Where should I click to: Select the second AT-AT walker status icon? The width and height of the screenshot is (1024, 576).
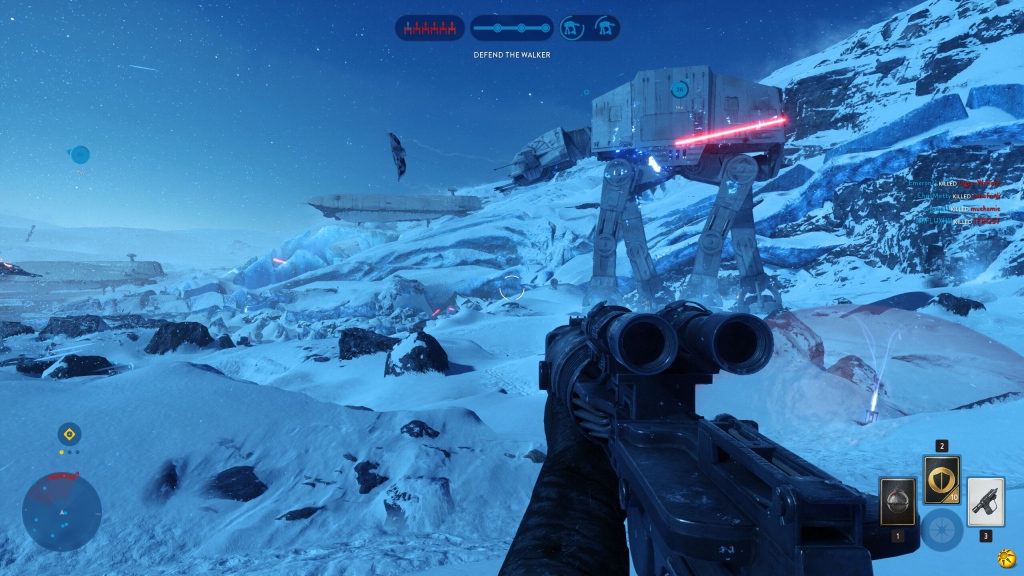coord(604,27)
